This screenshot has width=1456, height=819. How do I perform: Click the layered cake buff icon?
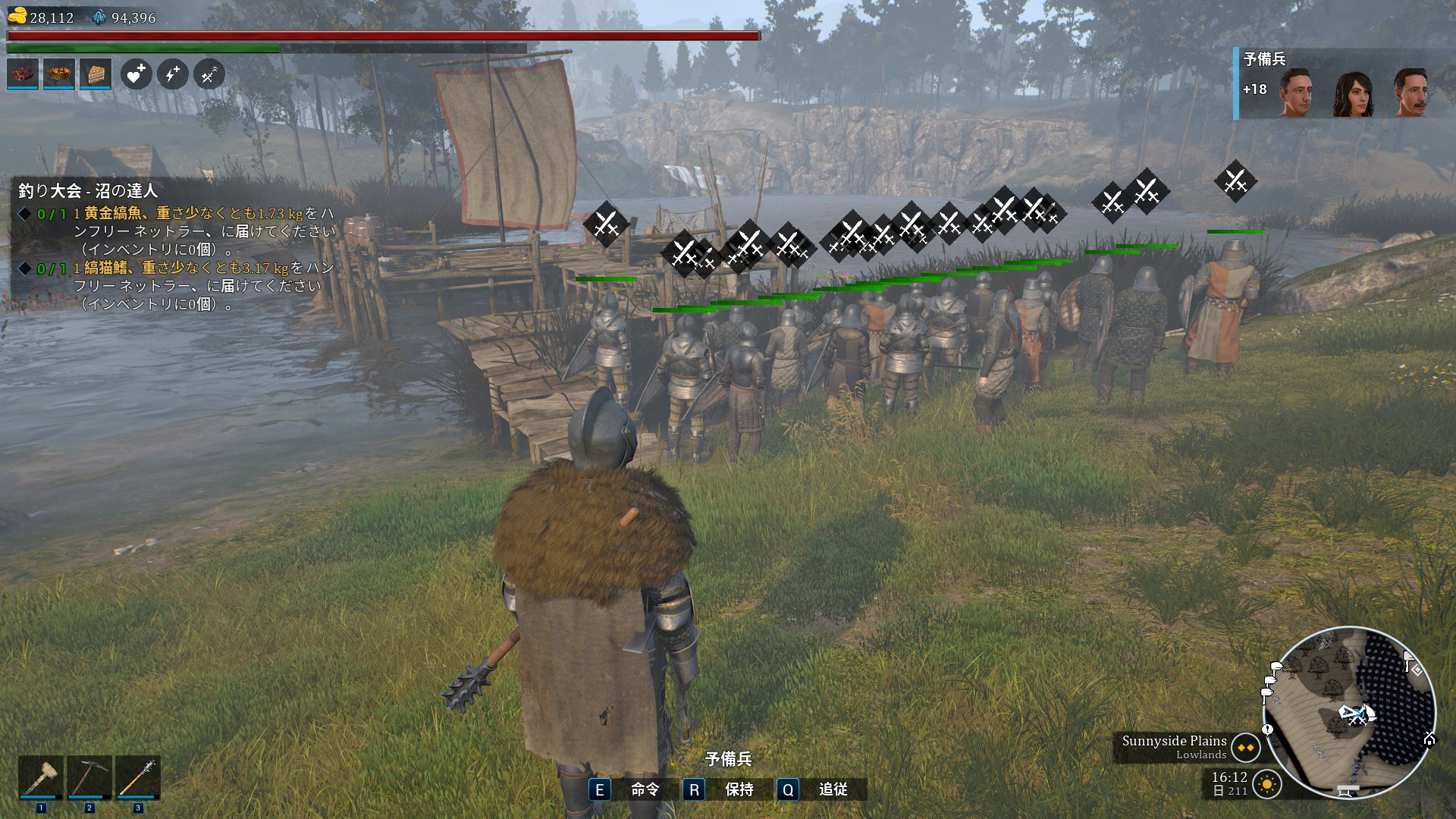pyautogui.click(x=96, y=74)
